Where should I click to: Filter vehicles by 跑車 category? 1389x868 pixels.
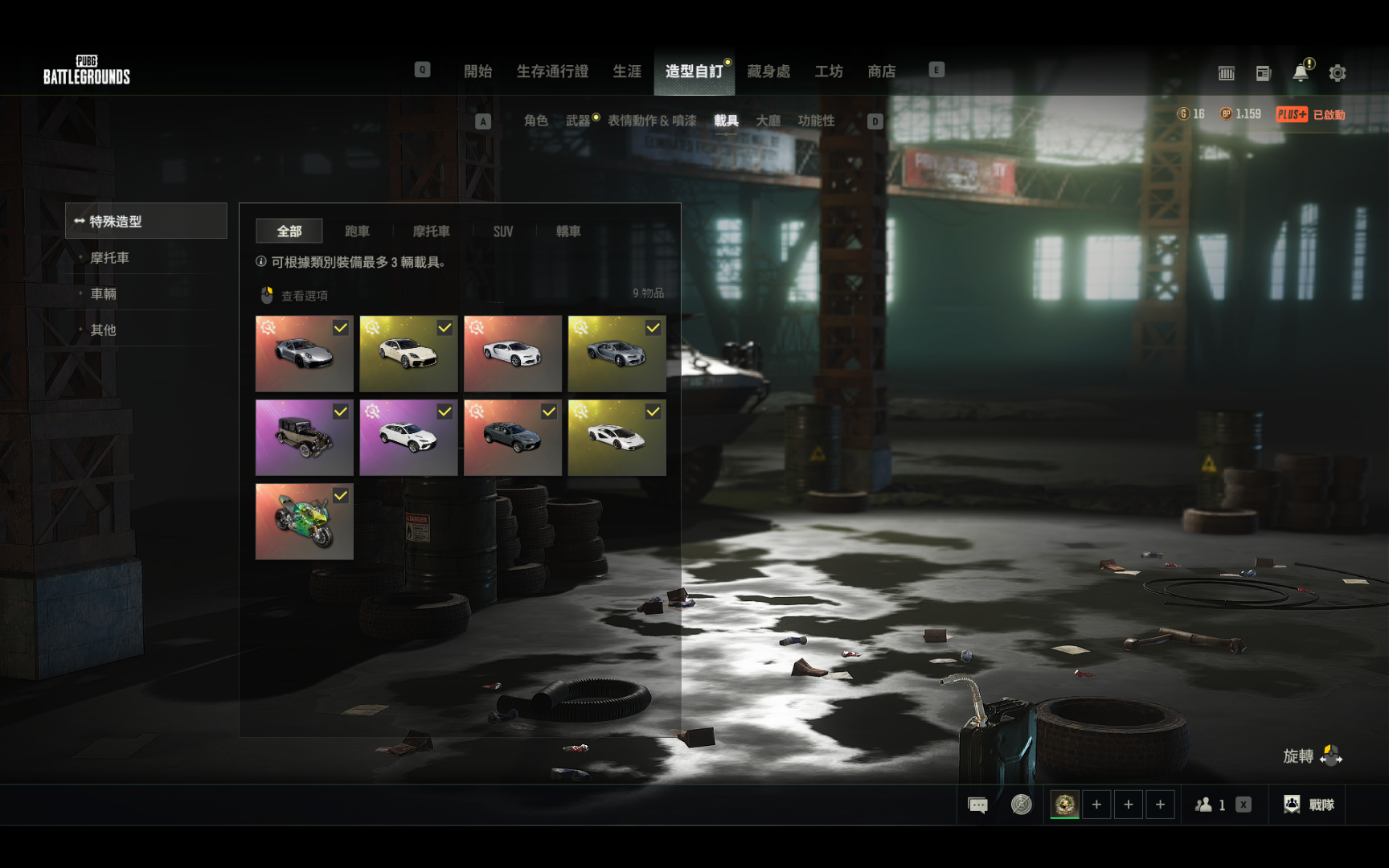357,231
